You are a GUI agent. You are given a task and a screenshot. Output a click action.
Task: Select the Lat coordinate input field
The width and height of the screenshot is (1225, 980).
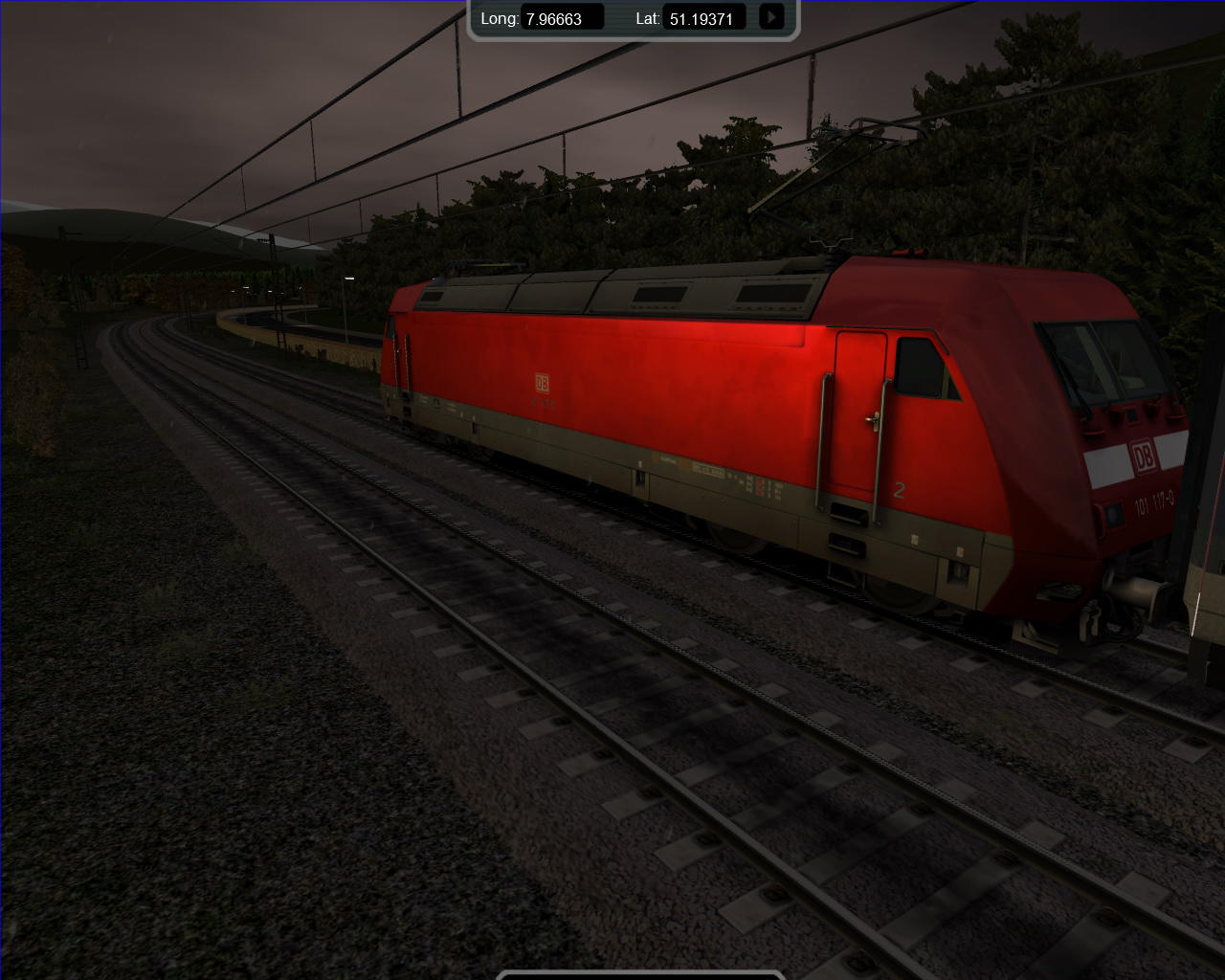tap(703, 18)
